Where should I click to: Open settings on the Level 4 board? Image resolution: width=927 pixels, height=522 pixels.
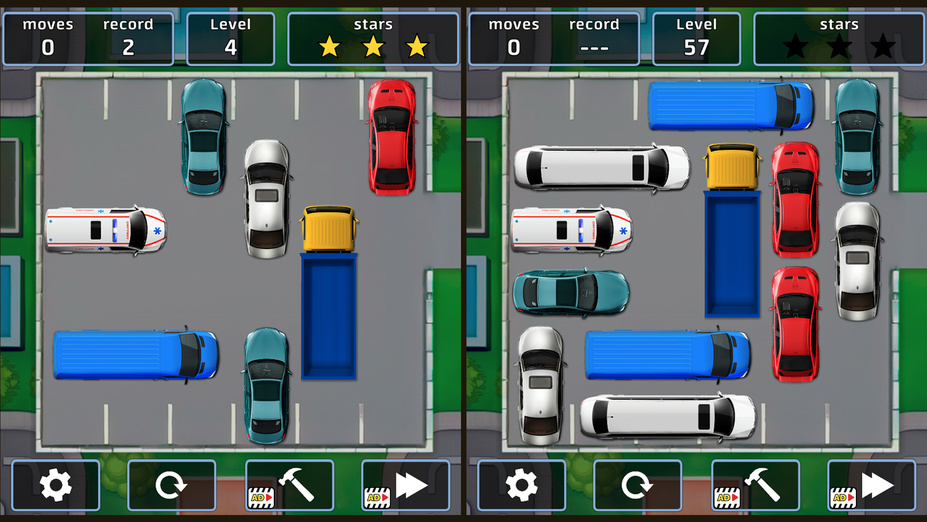[x=56, y=486]
